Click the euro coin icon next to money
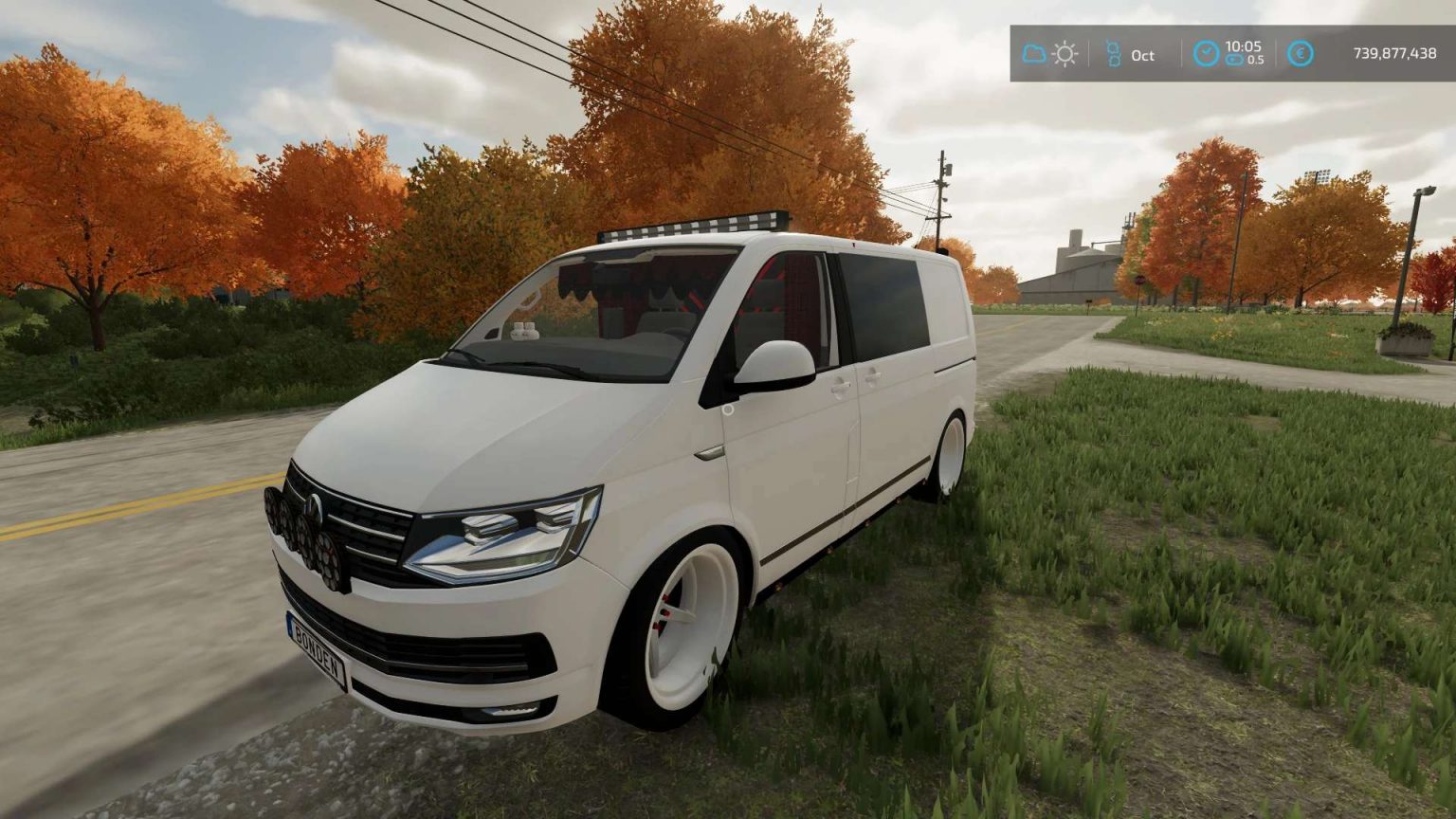Screen dimensions: 1456x819 click(x=1300, y=54)
